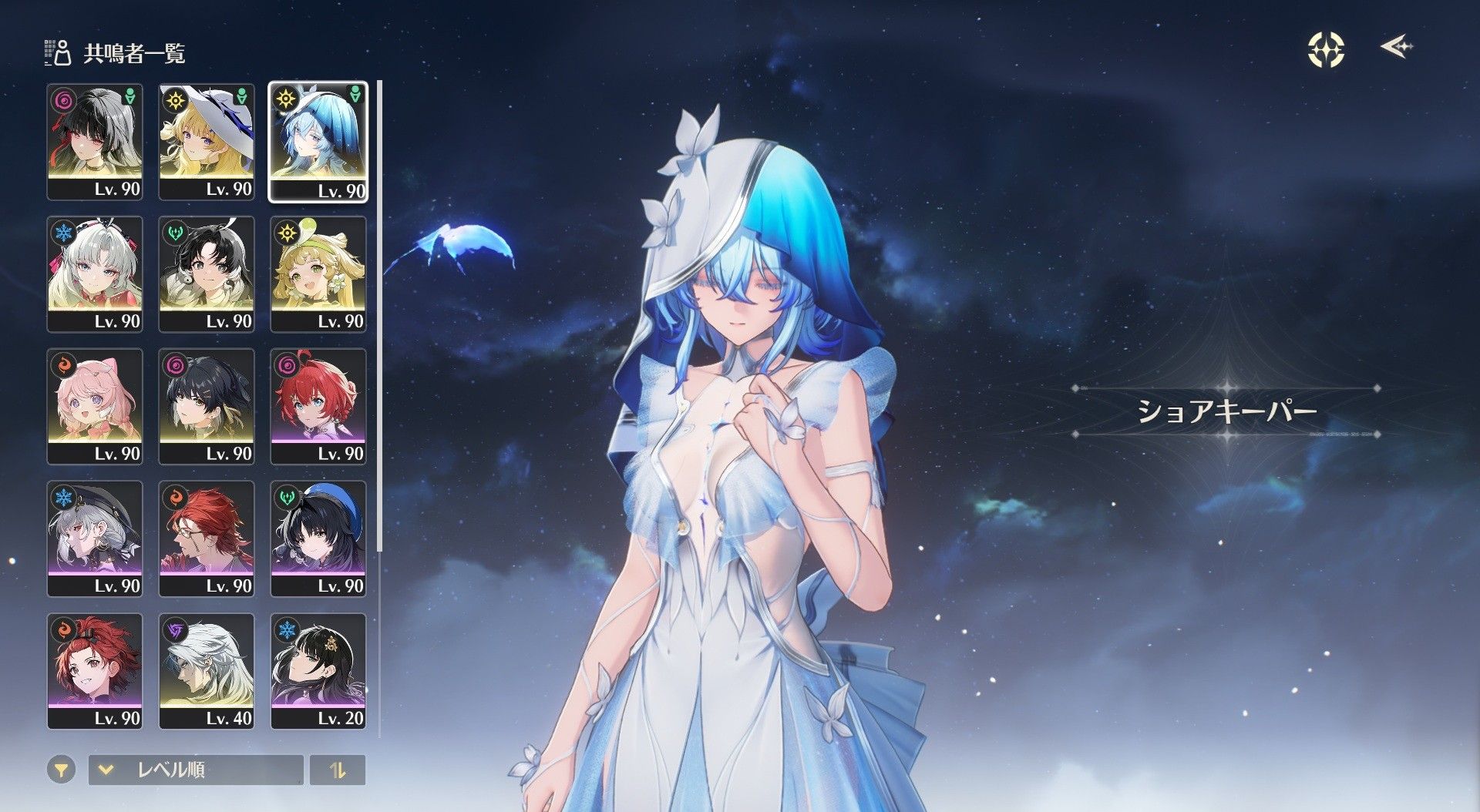This screenshot has height=812, width=1480.
Task: Select the black-haired girl with blue beret
Action: tap(318, 539)
